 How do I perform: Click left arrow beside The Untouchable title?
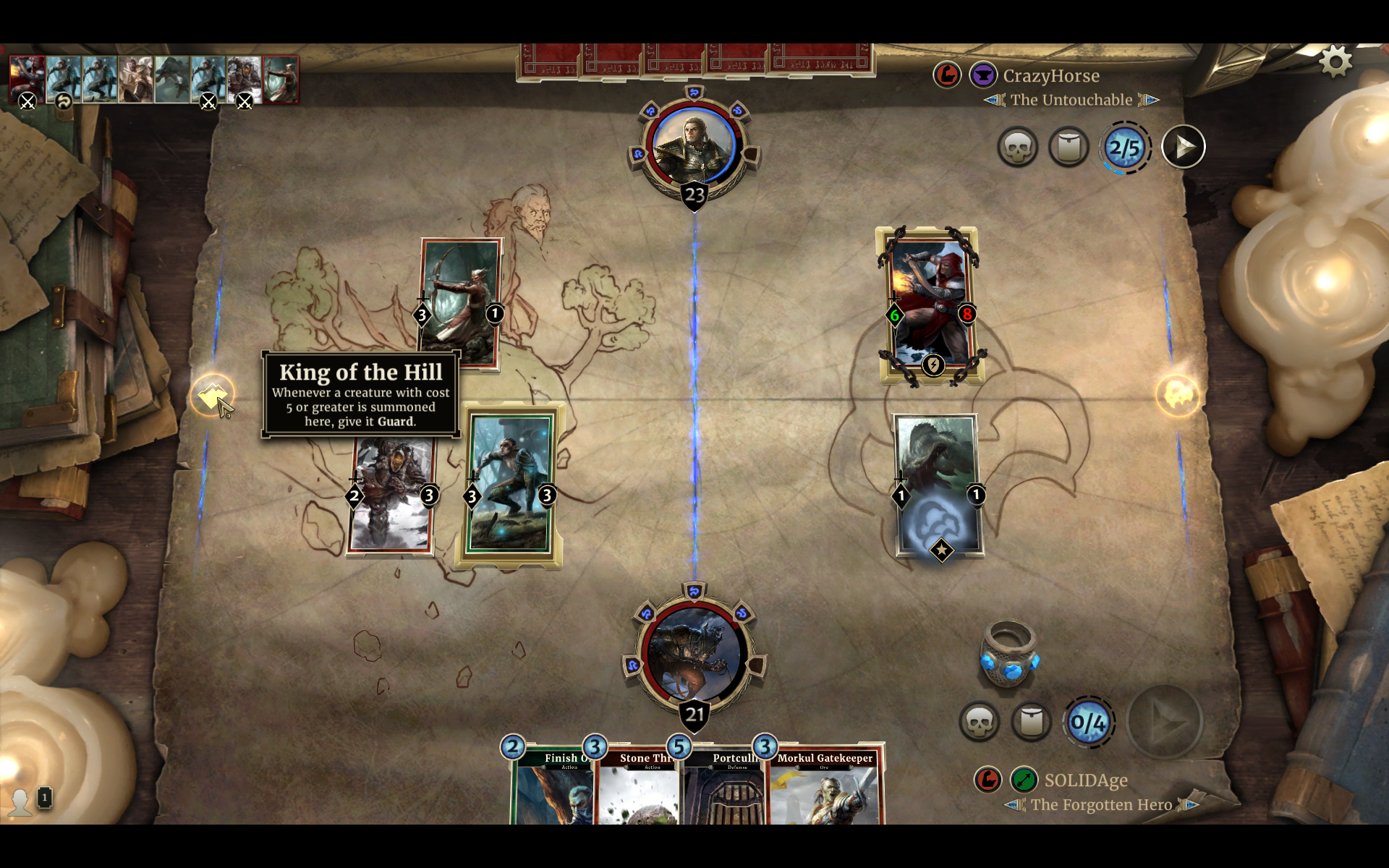click(993, 100)
